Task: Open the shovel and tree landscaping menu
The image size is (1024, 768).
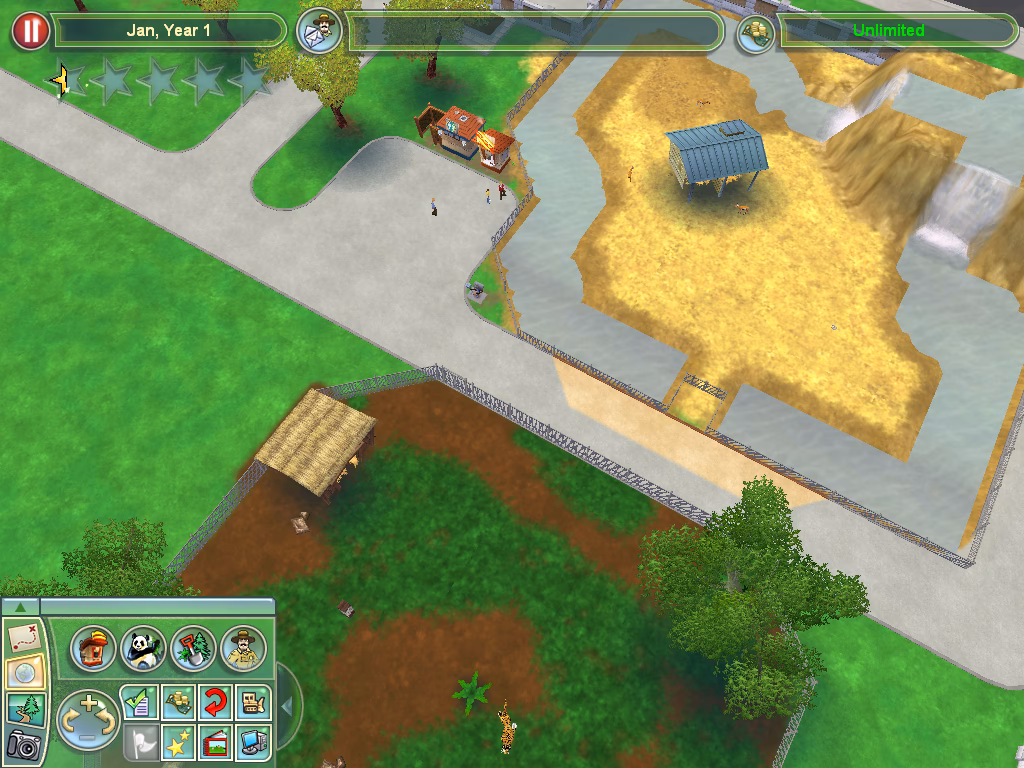Action: click(x=193, y=649)
